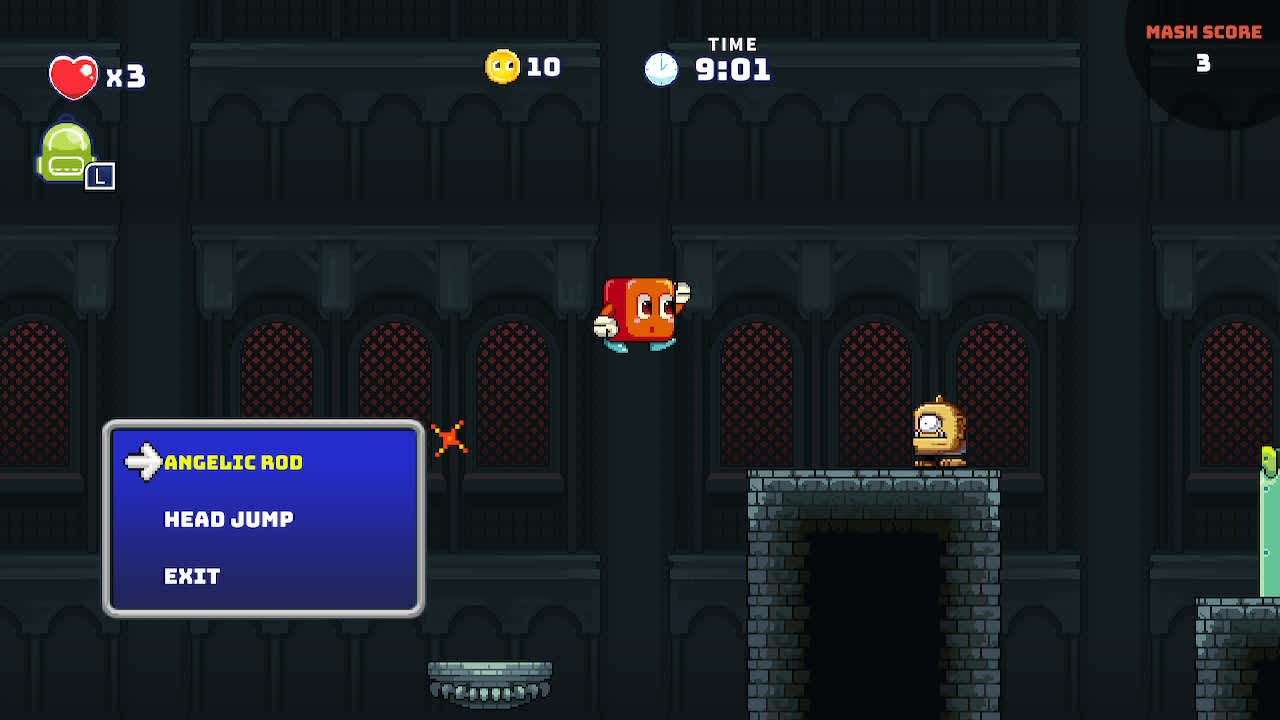Select the green backpack item icon
Image resolution: width=1280 pixels, height=720 pixels.
tap(68, 150)
